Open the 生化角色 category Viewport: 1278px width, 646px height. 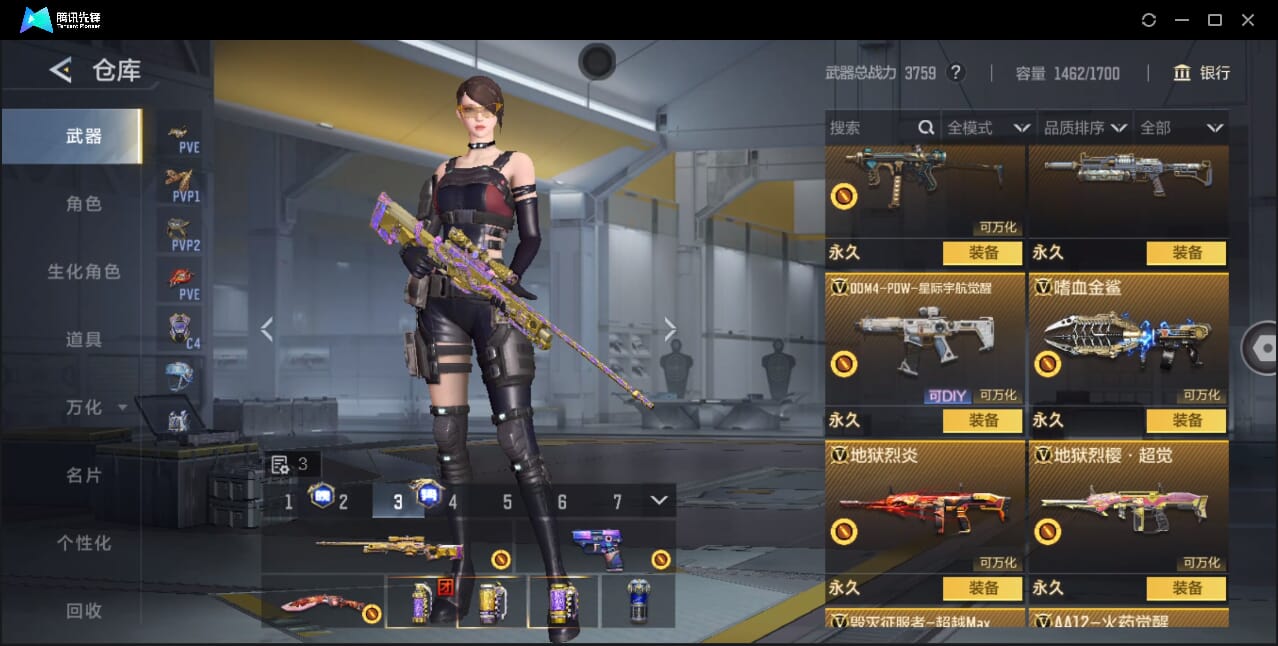point(84,272)
